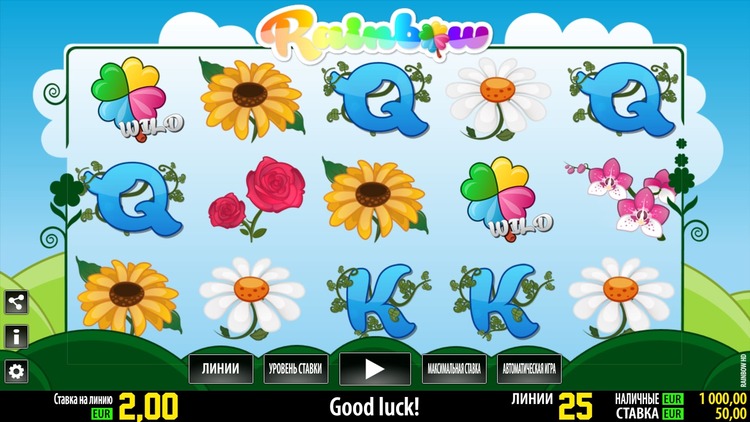
Task: Click the share icon
Action: click(x=16, y=302)
